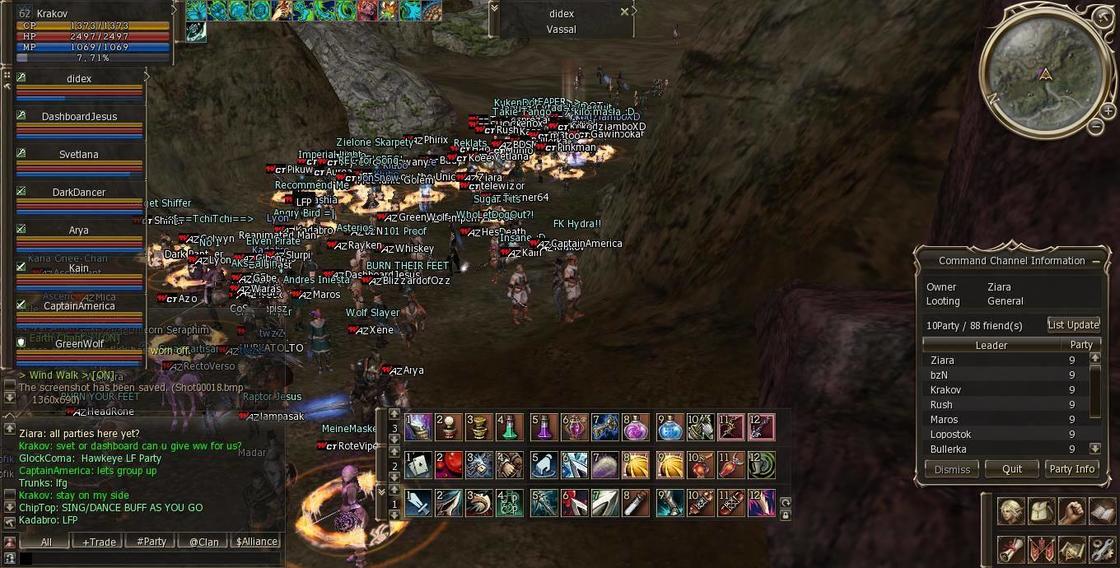Open the minimap
Screen dimensions: 1120x568
[1044, 70]
